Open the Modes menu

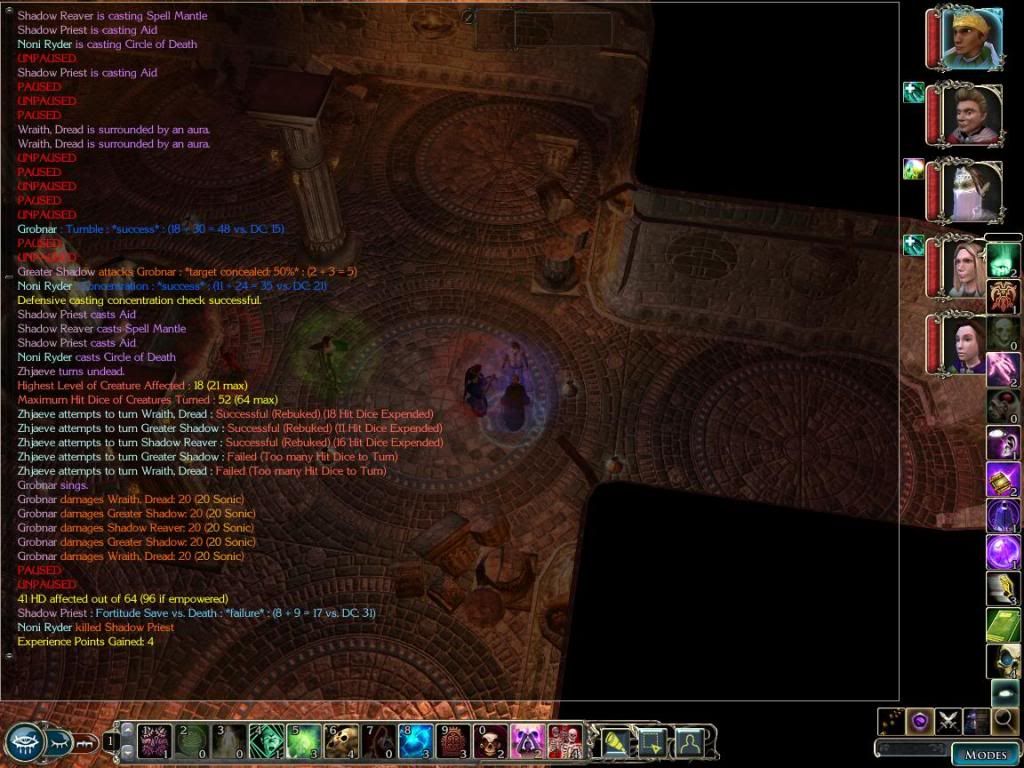tap(985, 754)
